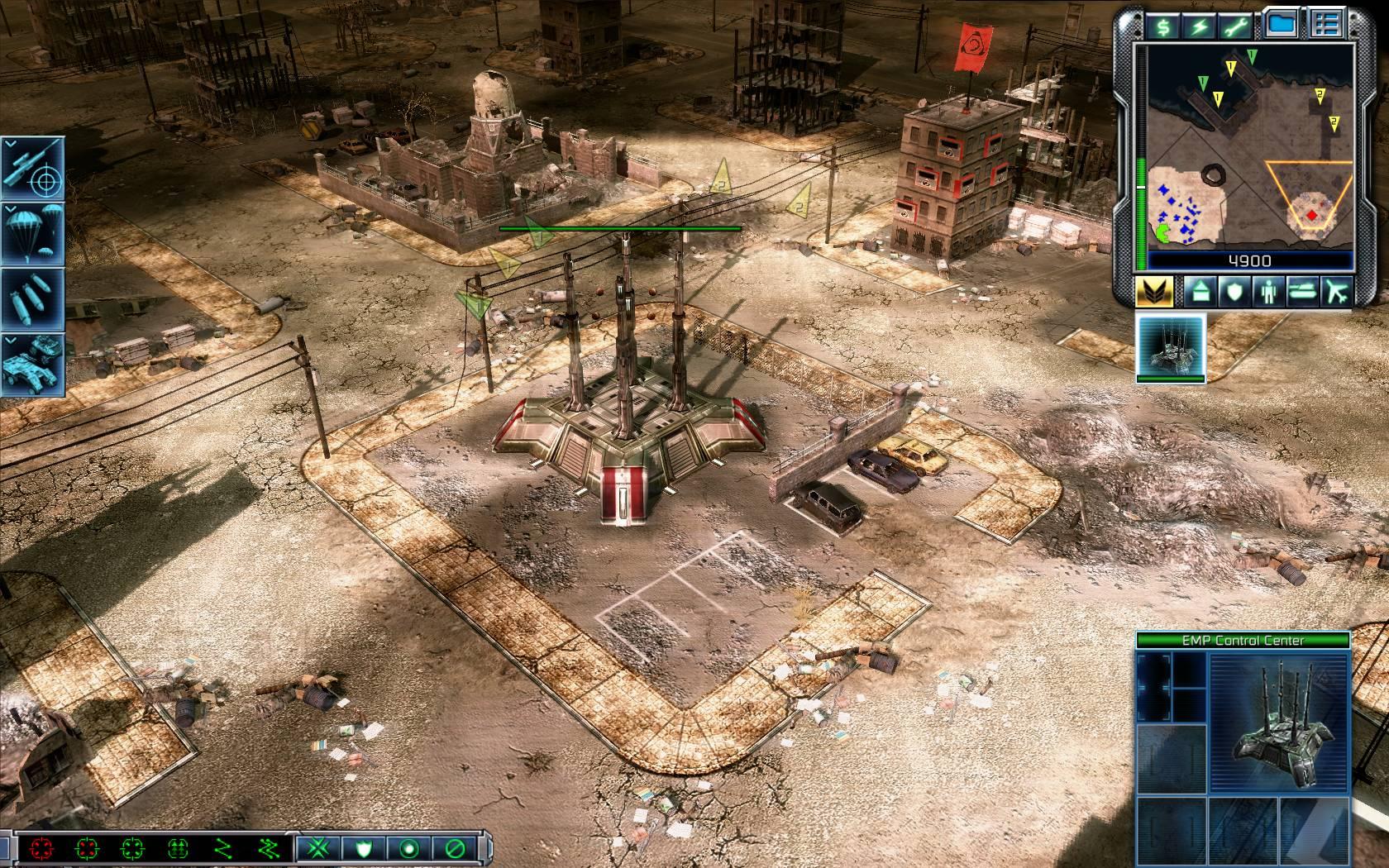The width and height of the screenshot is (1389, 868).
Task: Open the list menu button
Action: [1326, 25]
